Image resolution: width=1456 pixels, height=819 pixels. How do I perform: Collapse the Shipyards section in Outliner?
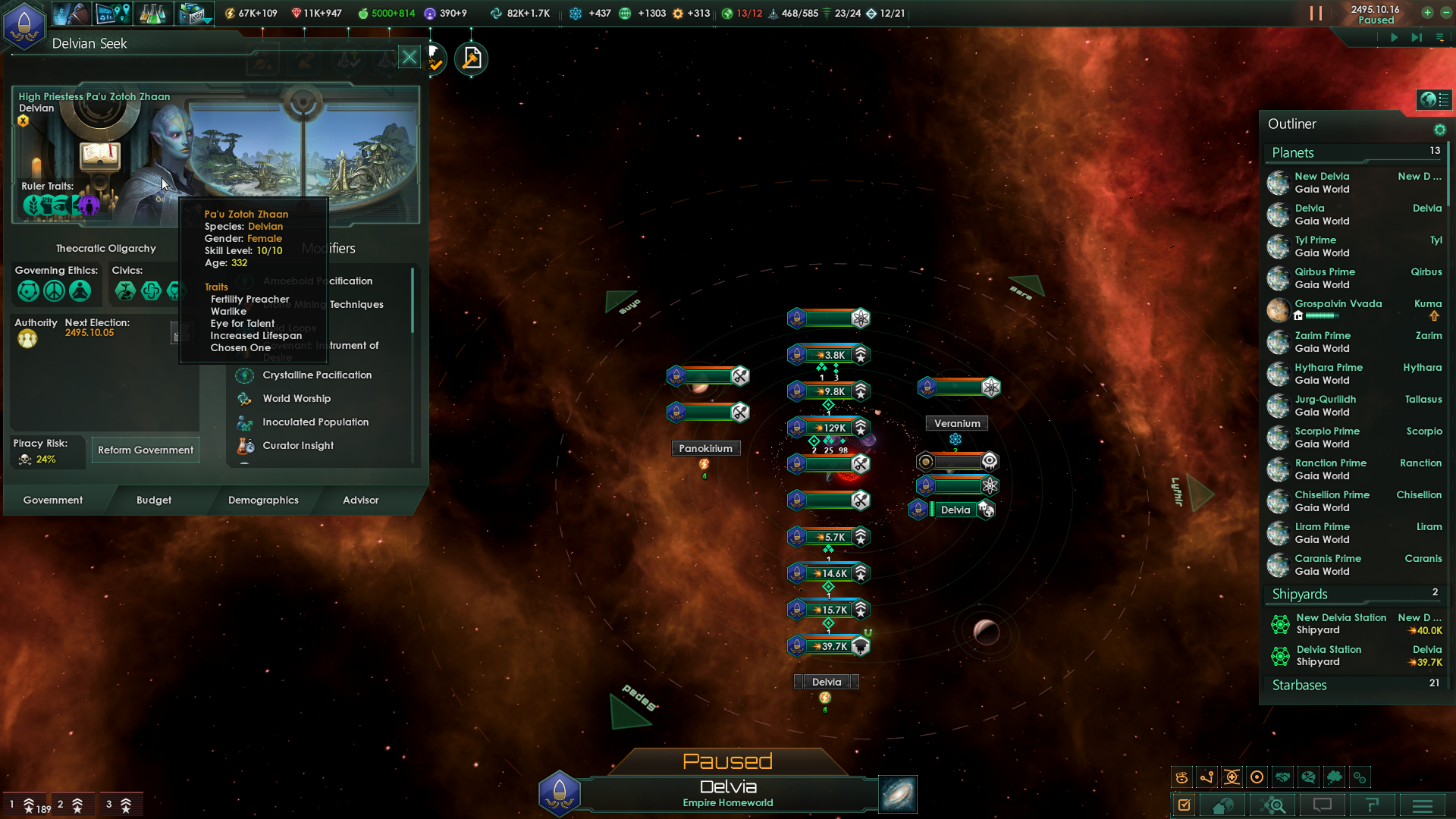(x=1300, y=594)
